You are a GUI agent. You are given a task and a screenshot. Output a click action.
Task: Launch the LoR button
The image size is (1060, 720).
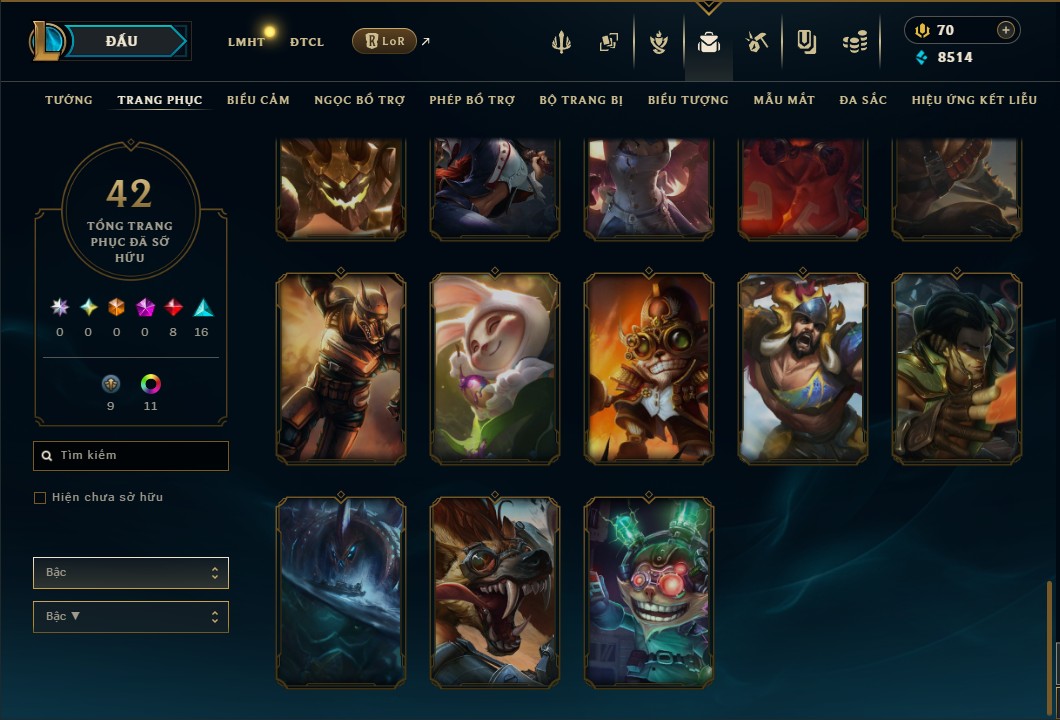(x=385, y=41)
